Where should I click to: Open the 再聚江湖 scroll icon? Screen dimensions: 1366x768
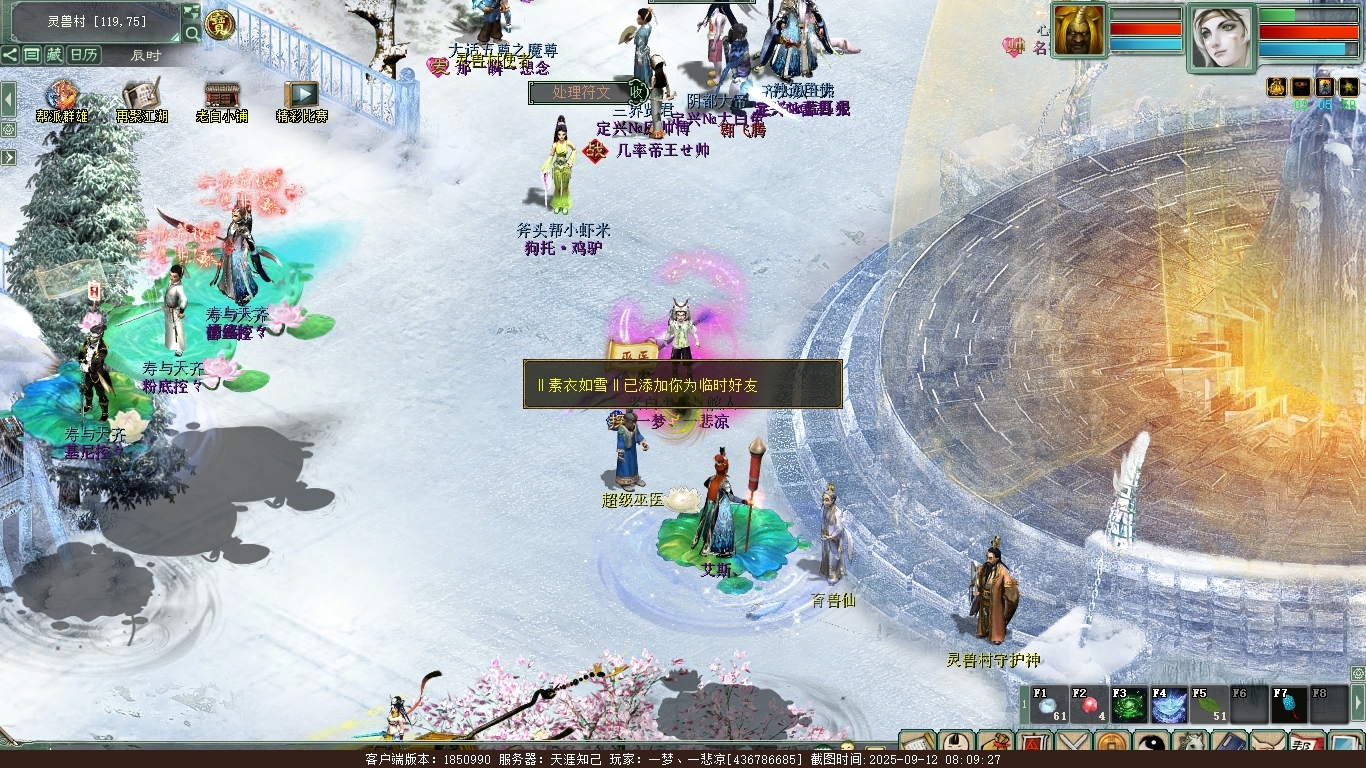pos(141,96)
